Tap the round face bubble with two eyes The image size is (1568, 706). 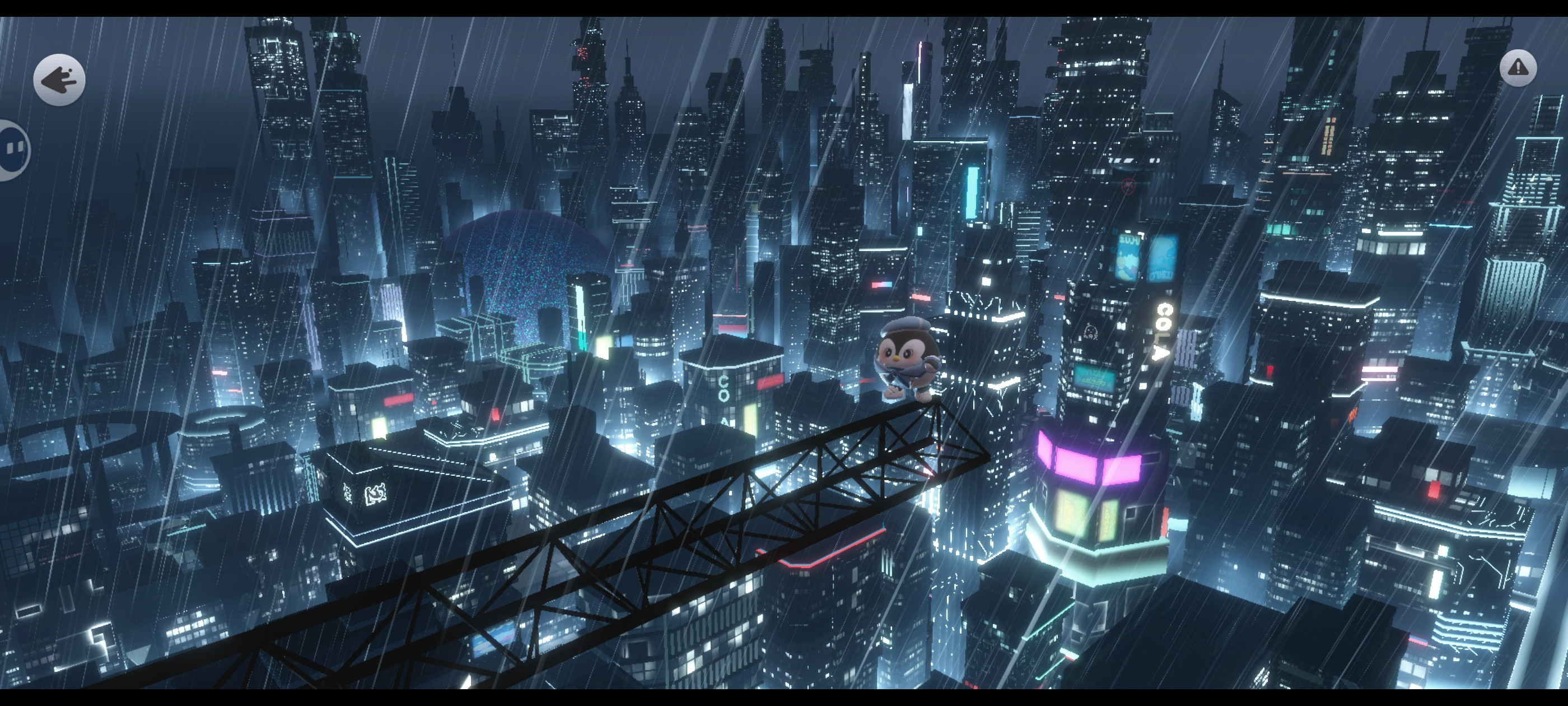(13, 150)
